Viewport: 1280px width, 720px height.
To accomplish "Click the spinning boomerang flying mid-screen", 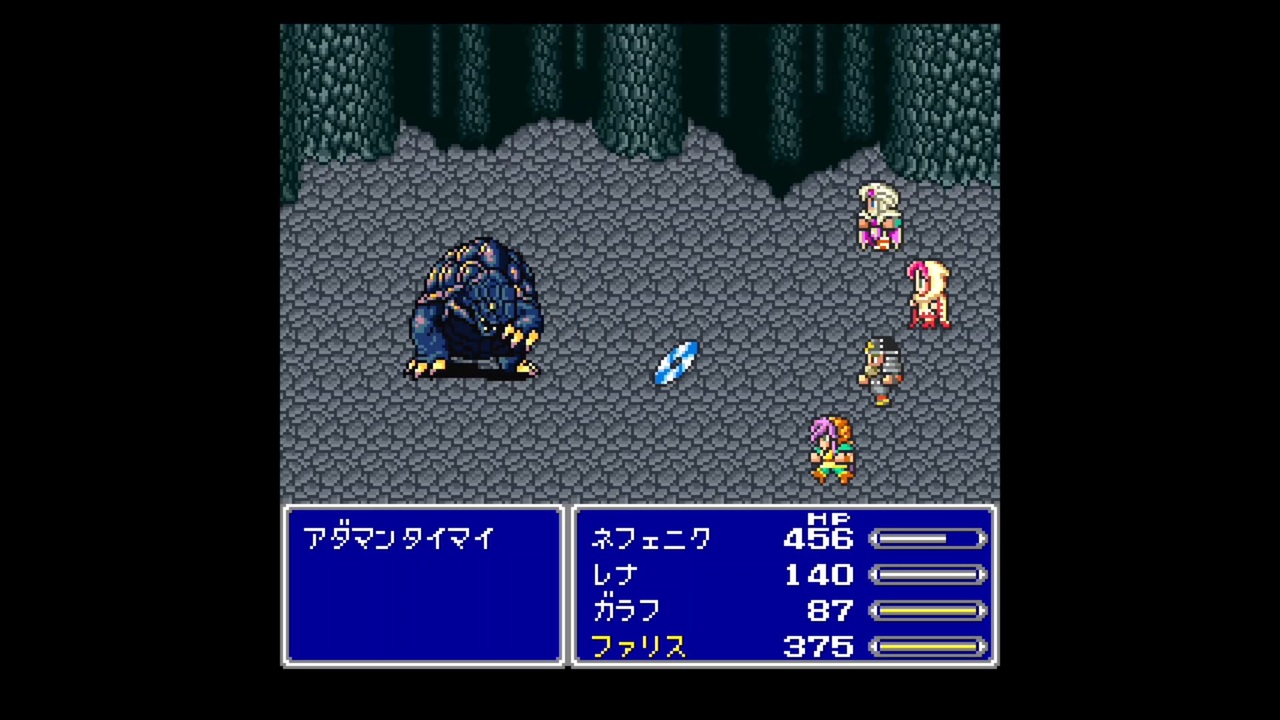I will click(675, 363).
